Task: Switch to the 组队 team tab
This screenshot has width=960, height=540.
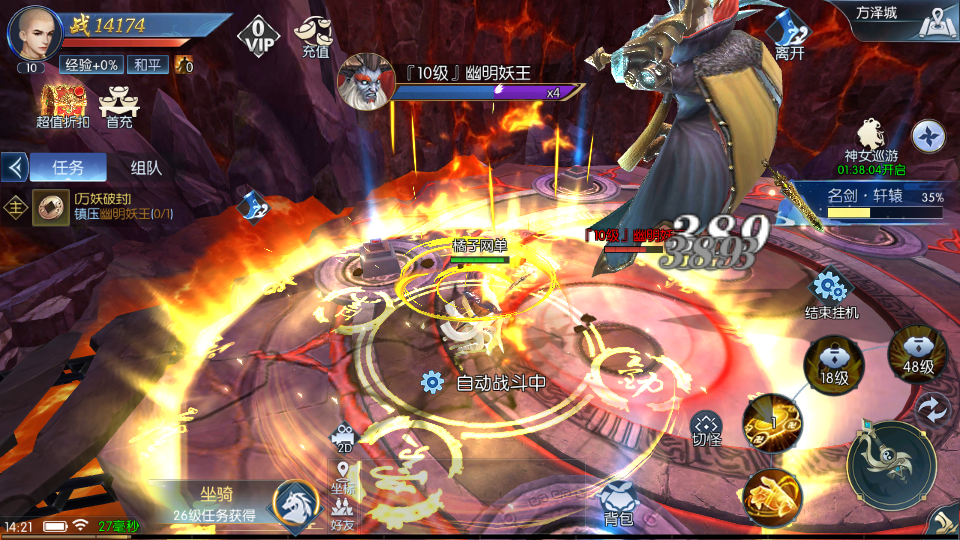Action: (x=146, y=168)
